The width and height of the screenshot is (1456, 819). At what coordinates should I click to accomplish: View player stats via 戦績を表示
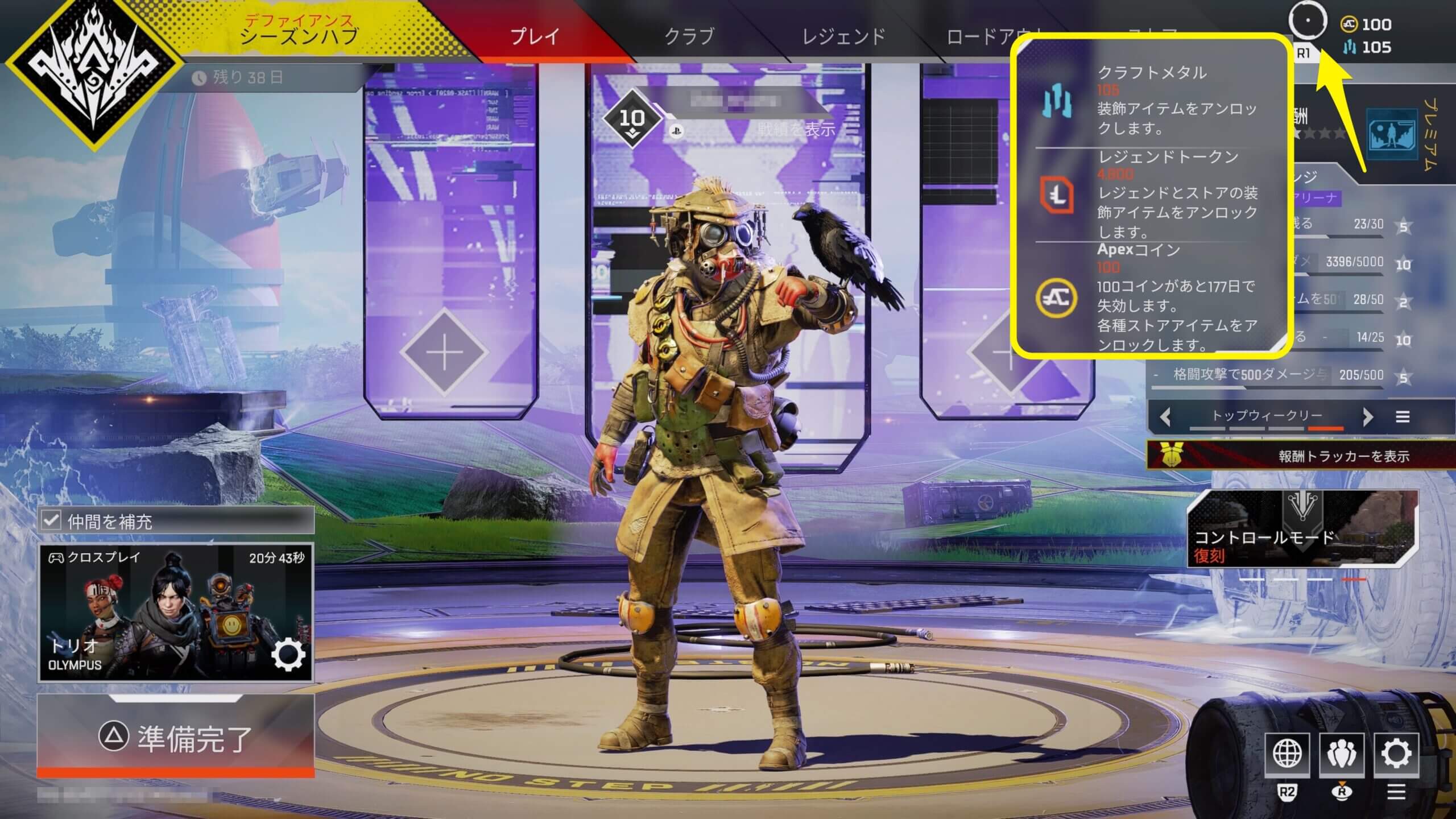click(x=796, y=130)
